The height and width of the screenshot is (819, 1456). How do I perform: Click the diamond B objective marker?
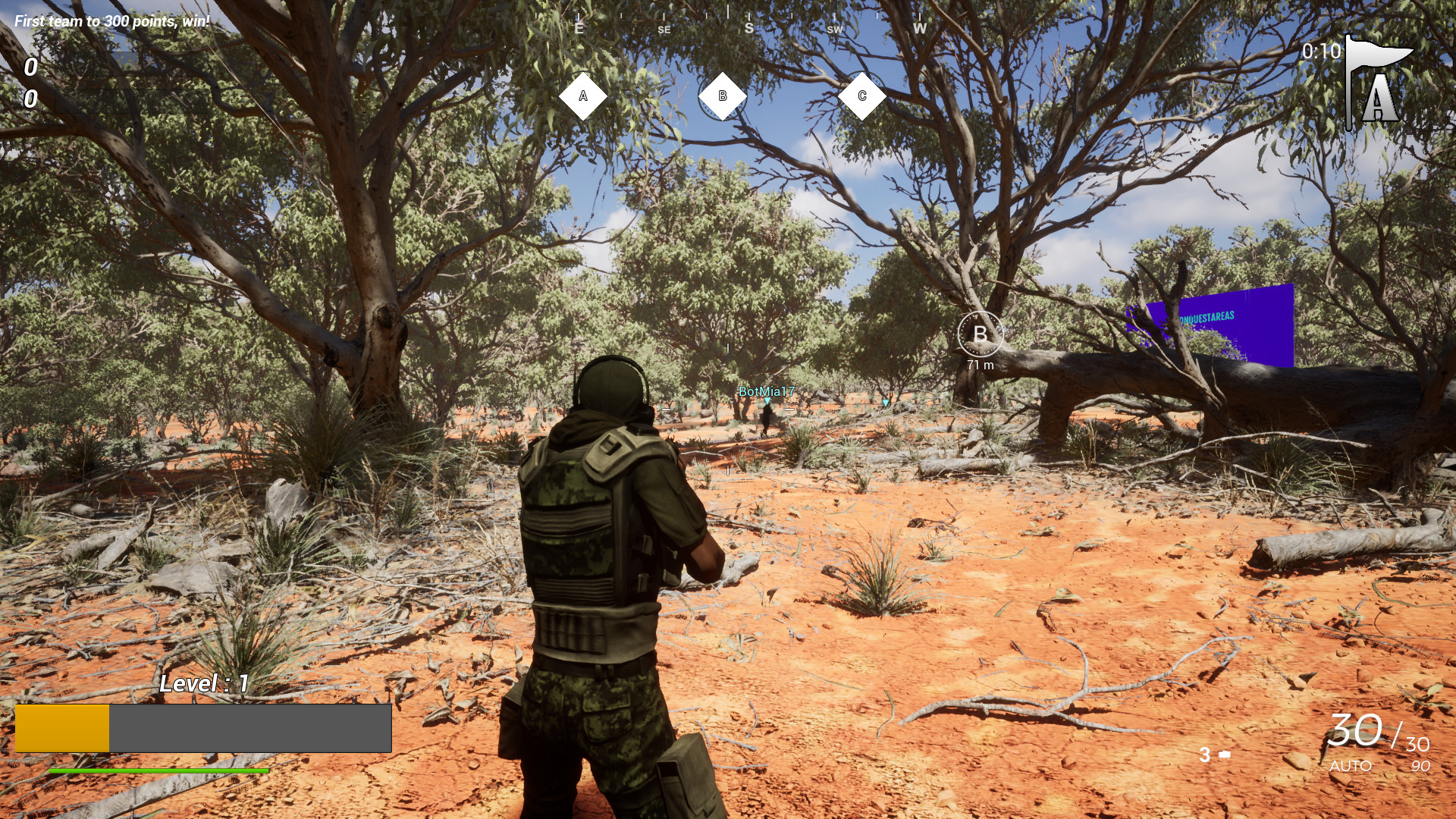723,96
